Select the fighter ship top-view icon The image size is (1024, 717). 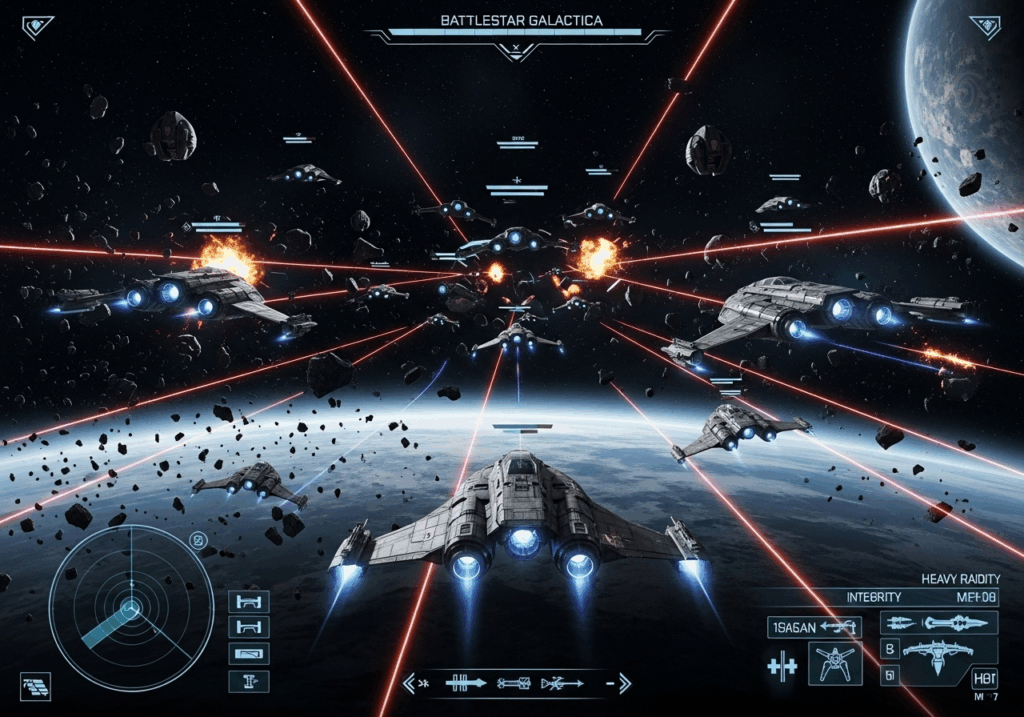(x=836, y=663)
